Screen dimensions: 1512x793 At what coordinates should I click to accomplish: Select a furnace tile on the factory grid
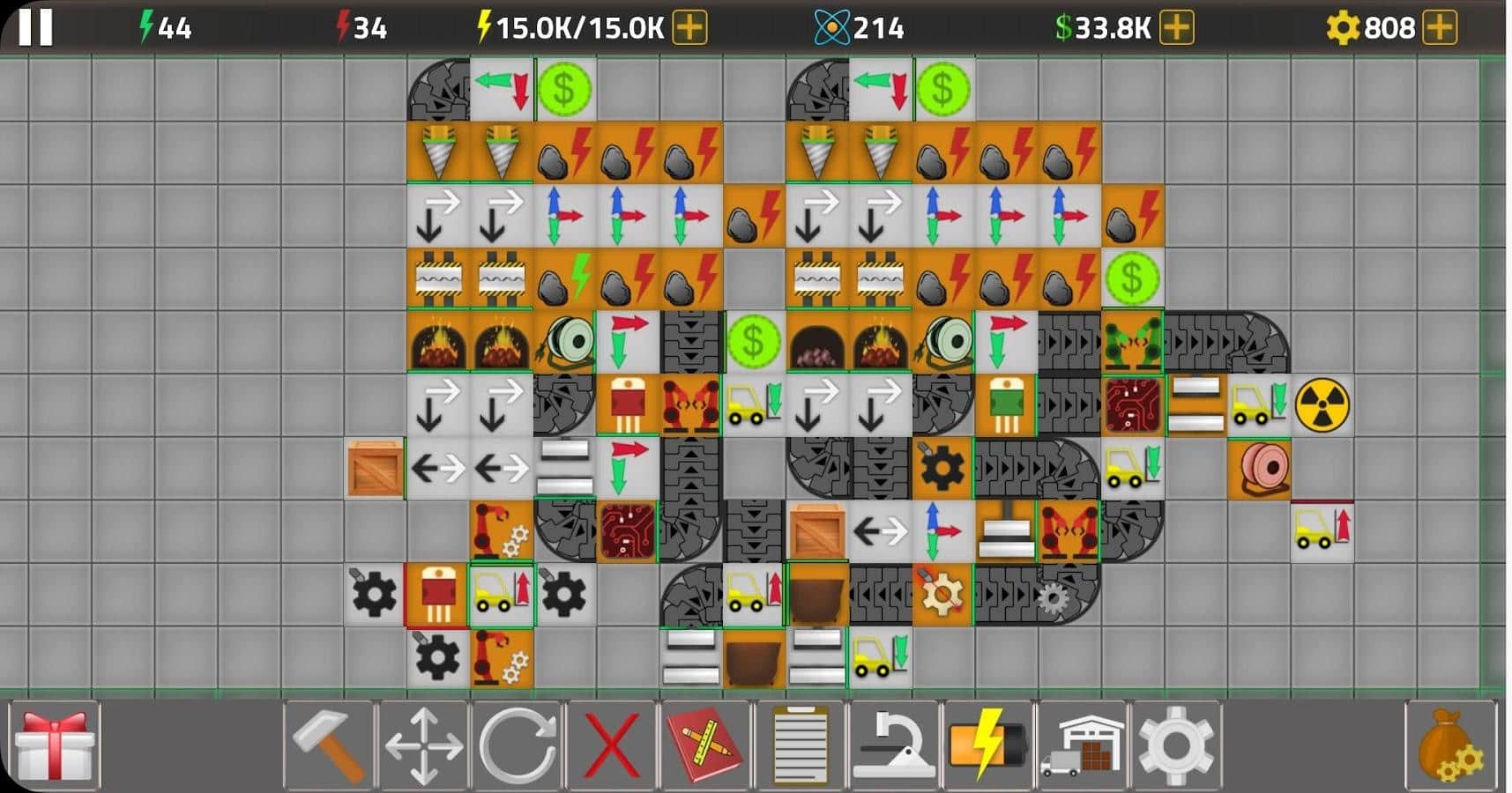(438, 343)
